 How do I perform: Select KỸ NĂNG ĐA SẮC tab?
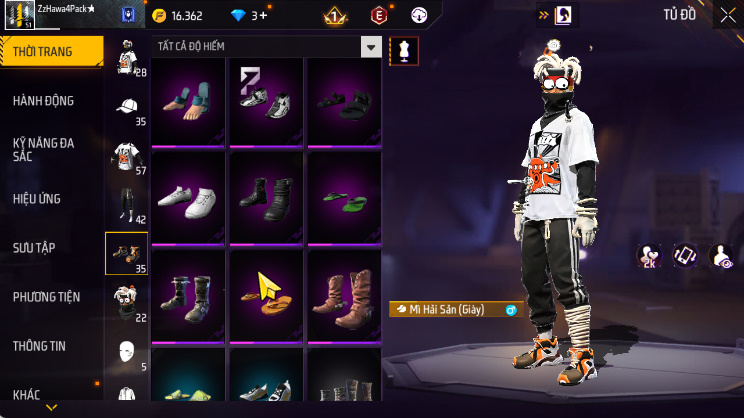(44, 149)
